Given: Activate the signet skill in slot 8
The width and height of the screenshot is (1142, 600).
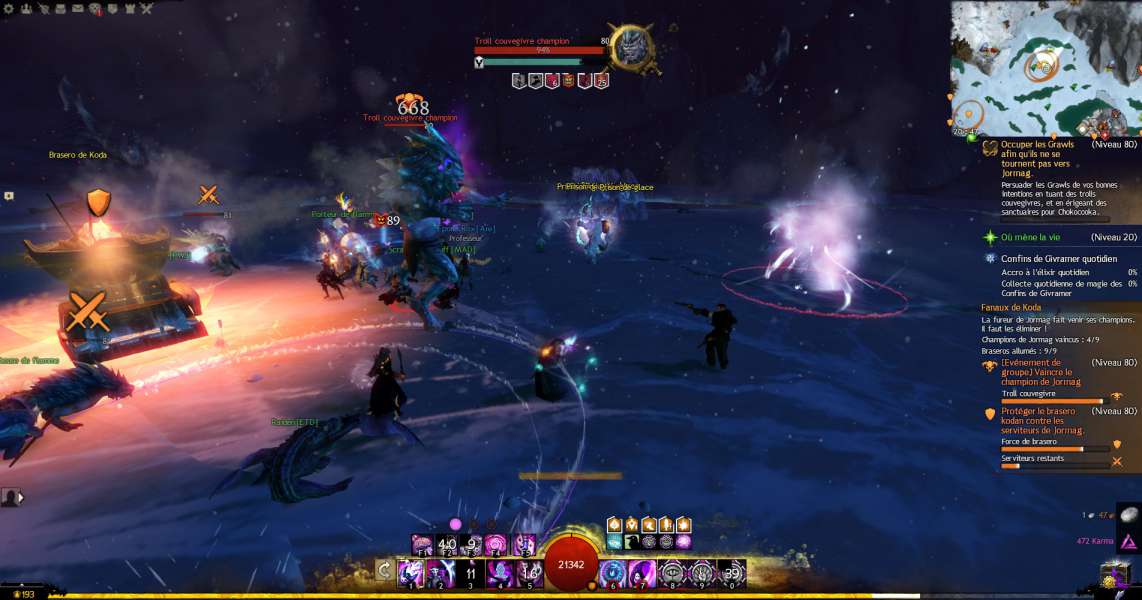Looking at the screenshot, I should (x=672, y=572).
